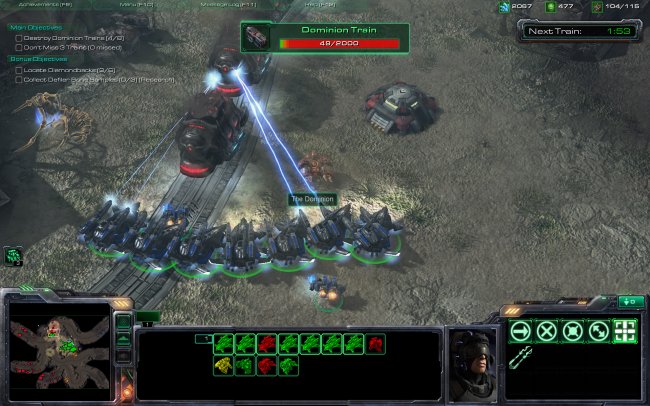This screenshot has width=650, height=406.
Task: Select the yellow damaged unit wireframe
Action: point(222,366)
